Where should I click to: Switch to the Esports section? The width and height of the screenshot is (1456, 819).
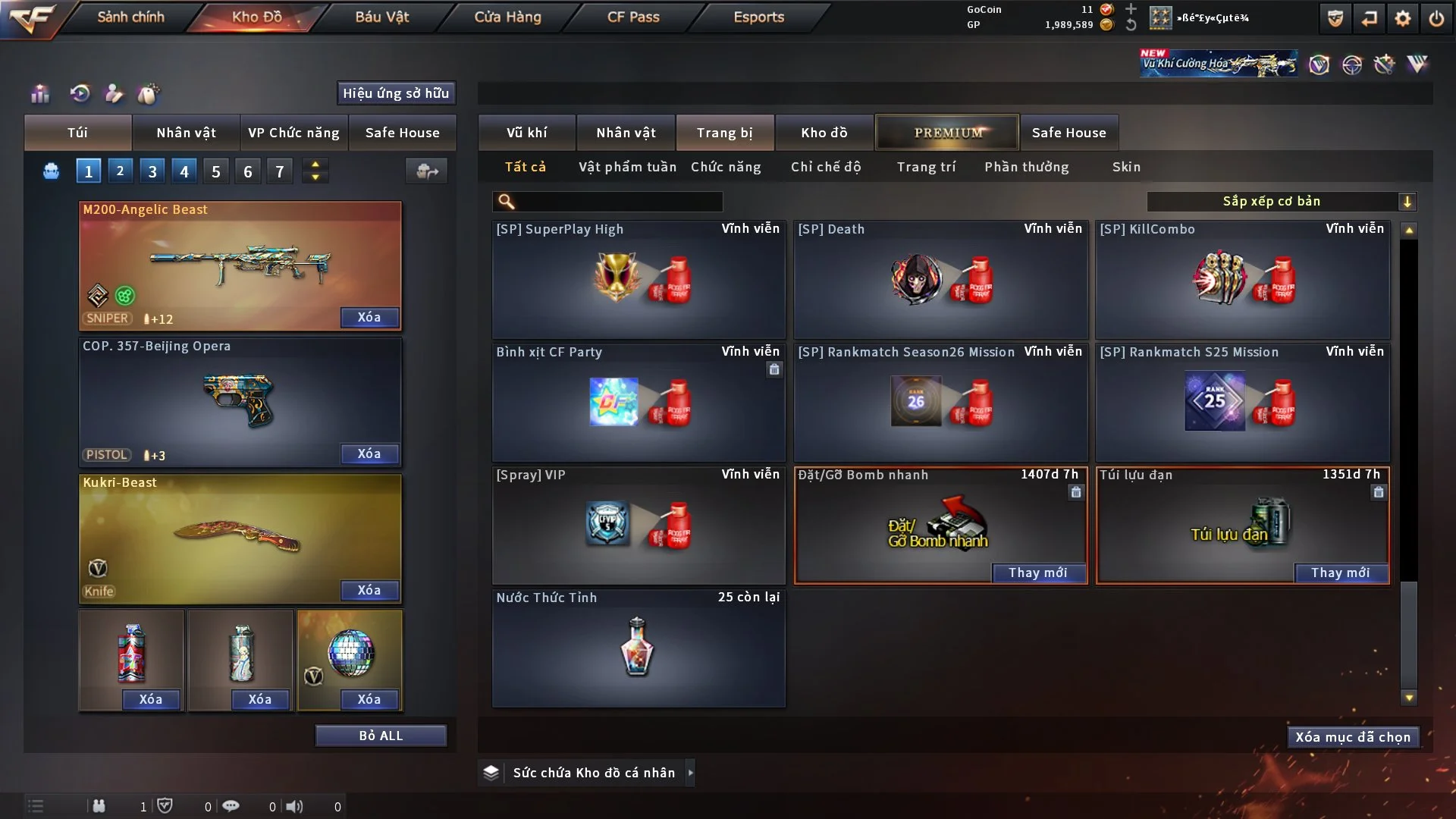click(x=758, y=17)
